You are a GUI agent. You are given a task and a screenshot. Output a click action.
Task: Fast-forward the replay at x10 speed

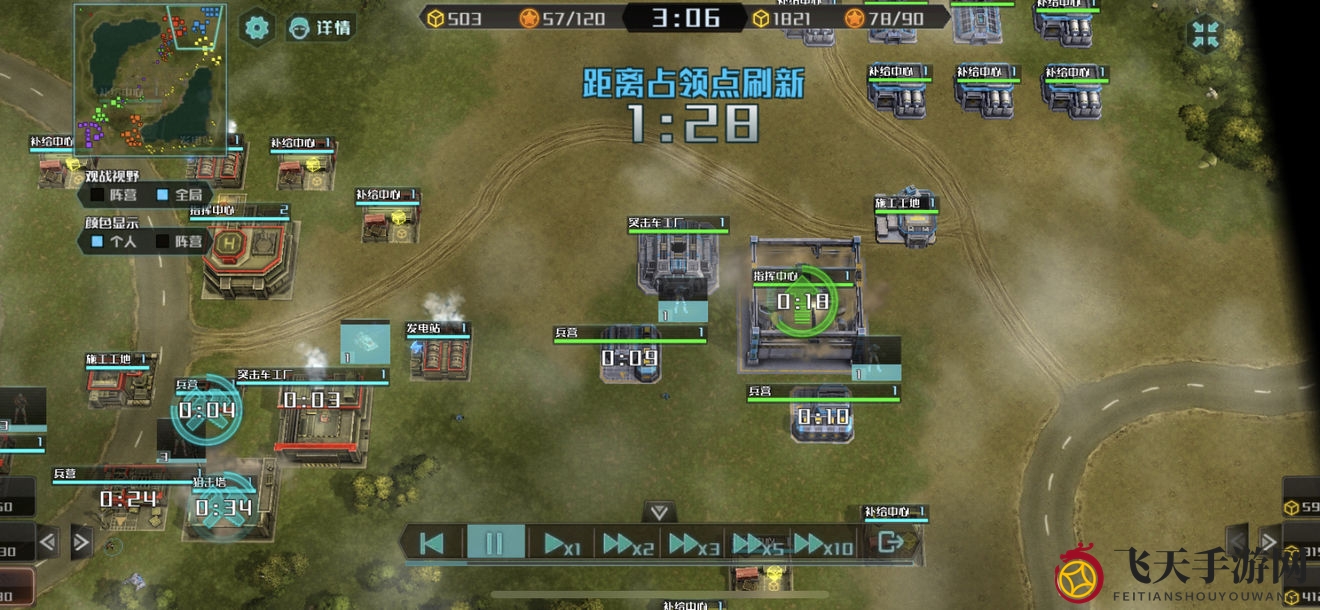823,544
